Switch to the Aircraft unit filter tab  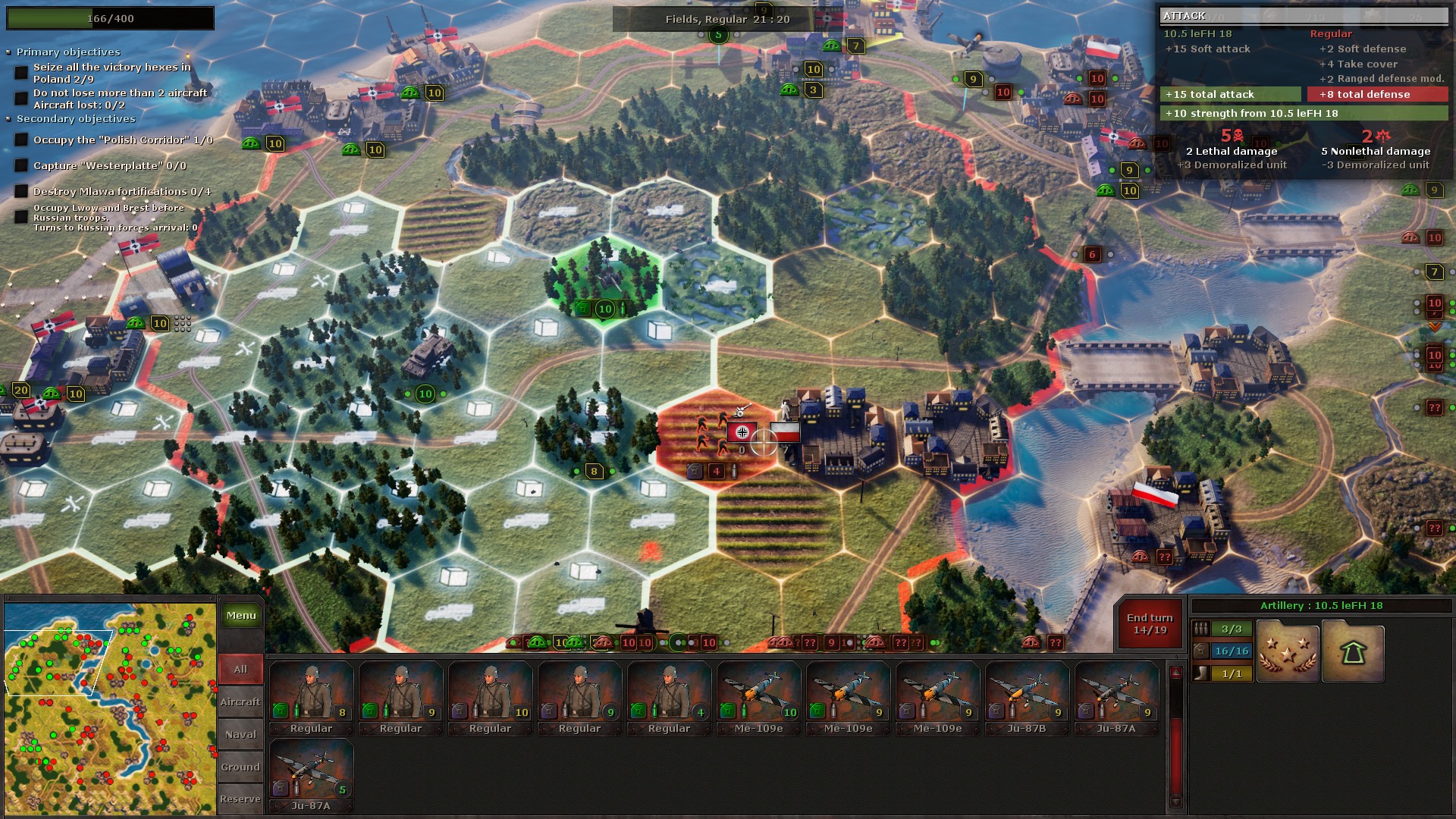pos(240,701)
